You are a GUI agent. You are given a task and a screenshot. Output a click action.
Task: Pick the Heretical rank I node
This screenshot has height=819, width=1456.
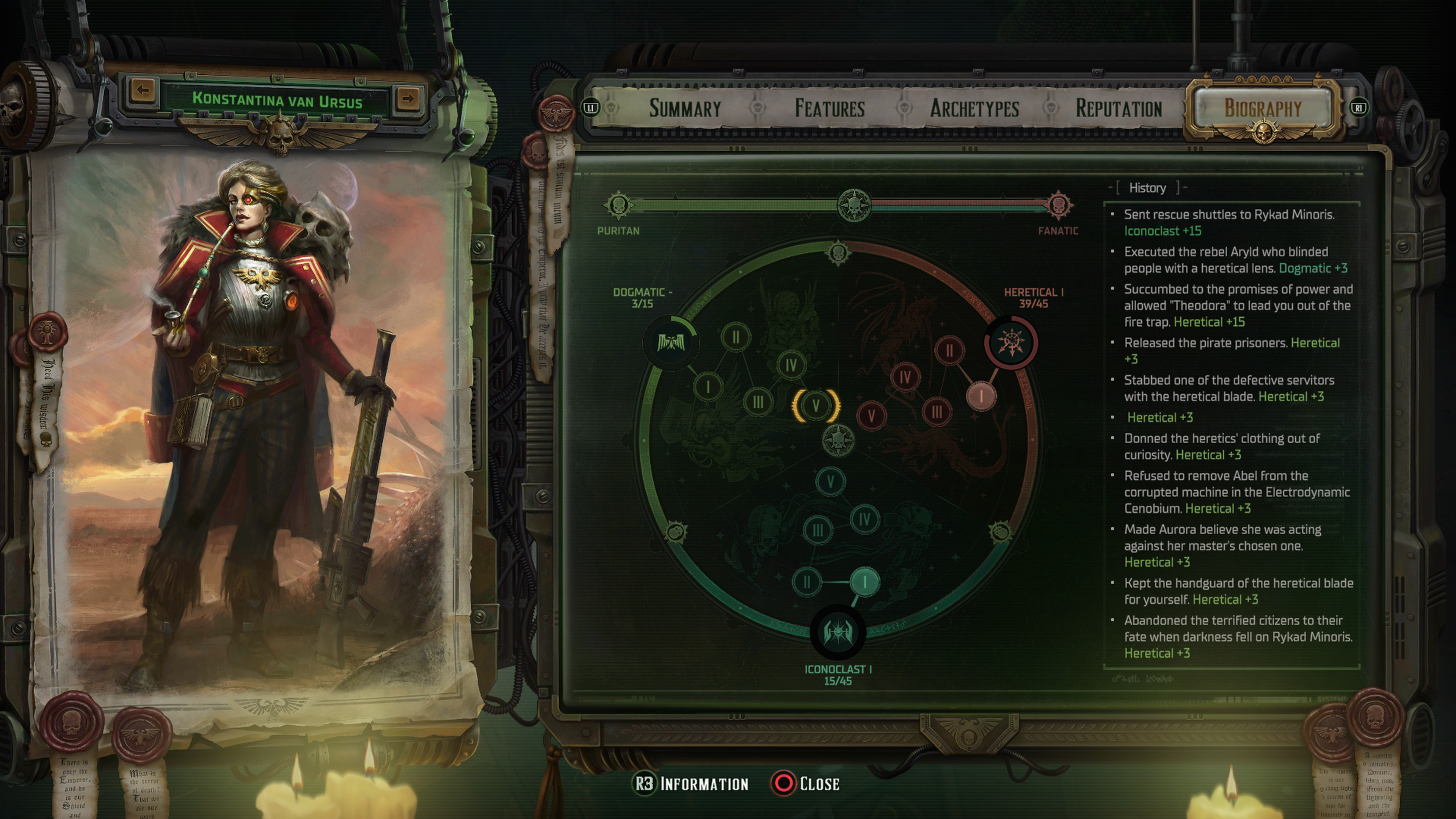981,395
